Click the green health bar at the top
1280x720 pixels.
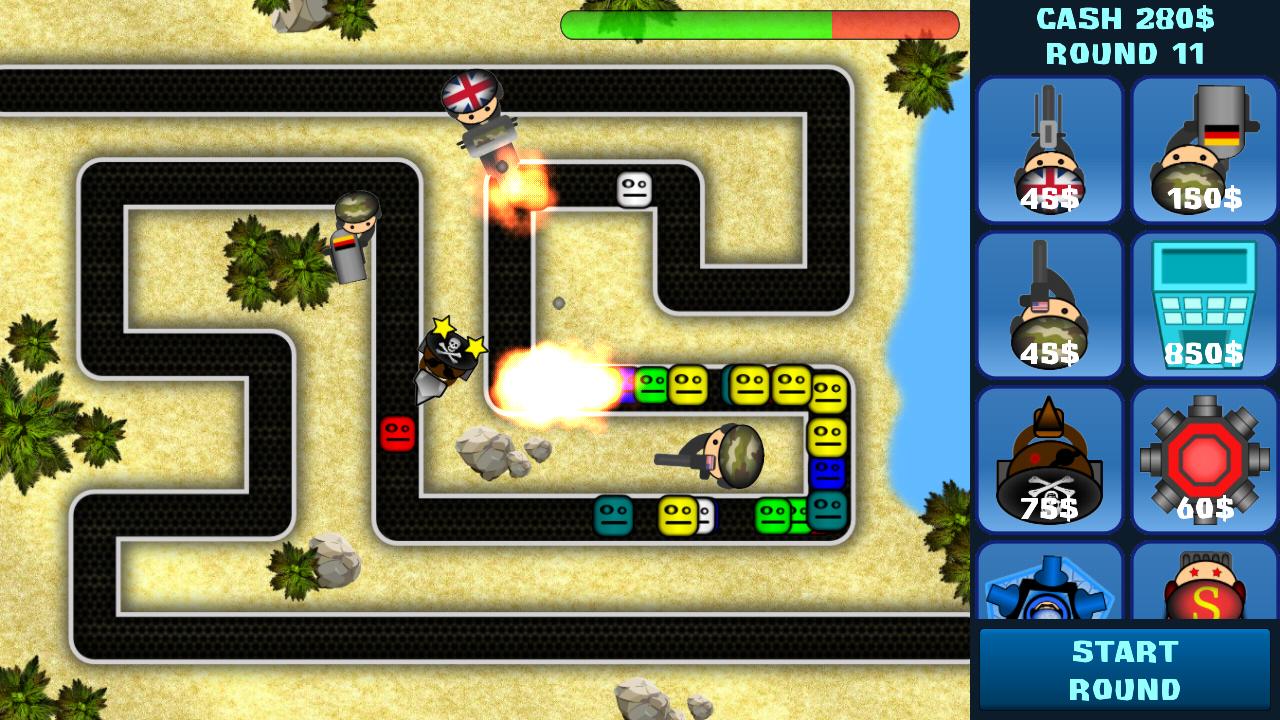(700, 26)
